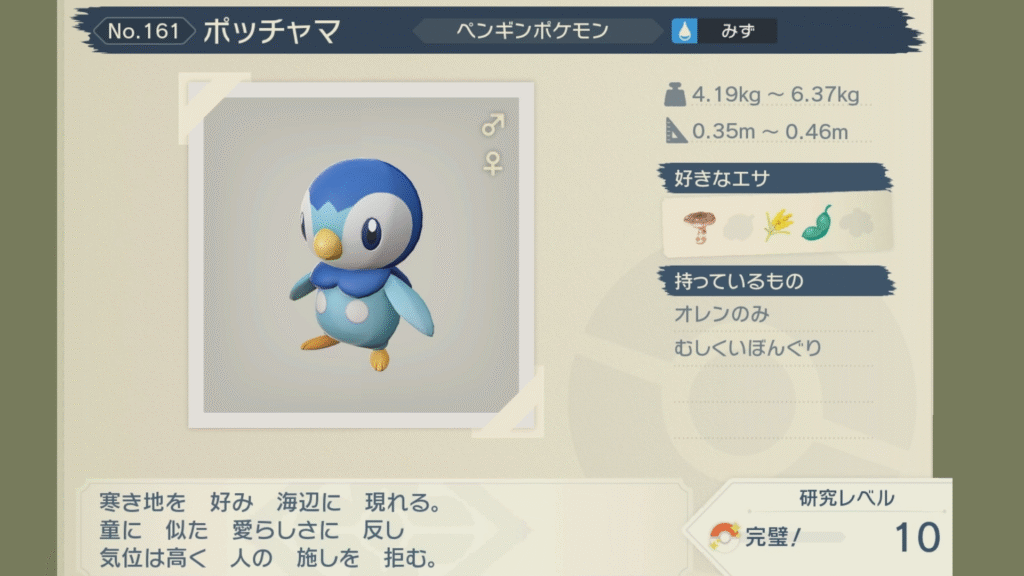Choose the male gender symbol
The height and width of the screenshot is (576, 1024).
[492, 125]
